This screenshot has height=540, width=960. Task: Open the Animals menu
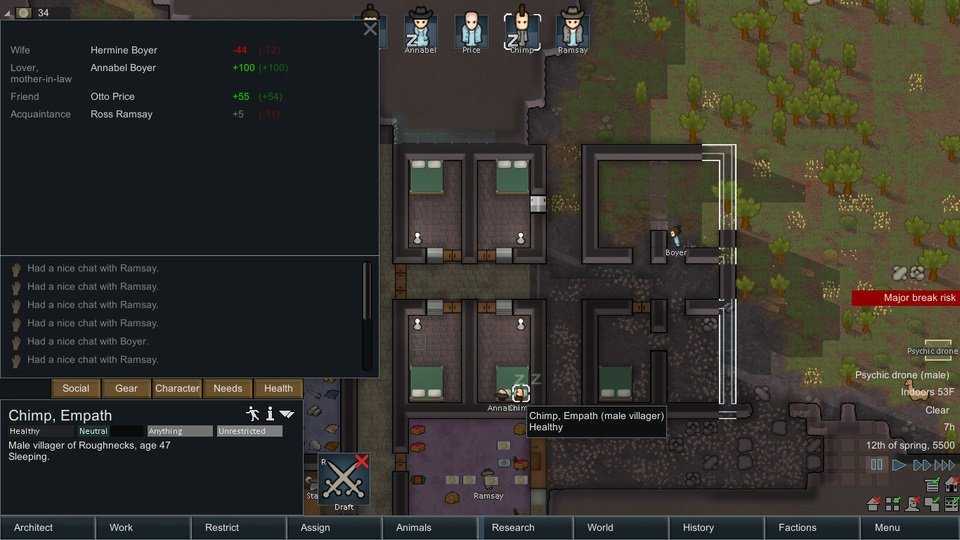(414, 527)
